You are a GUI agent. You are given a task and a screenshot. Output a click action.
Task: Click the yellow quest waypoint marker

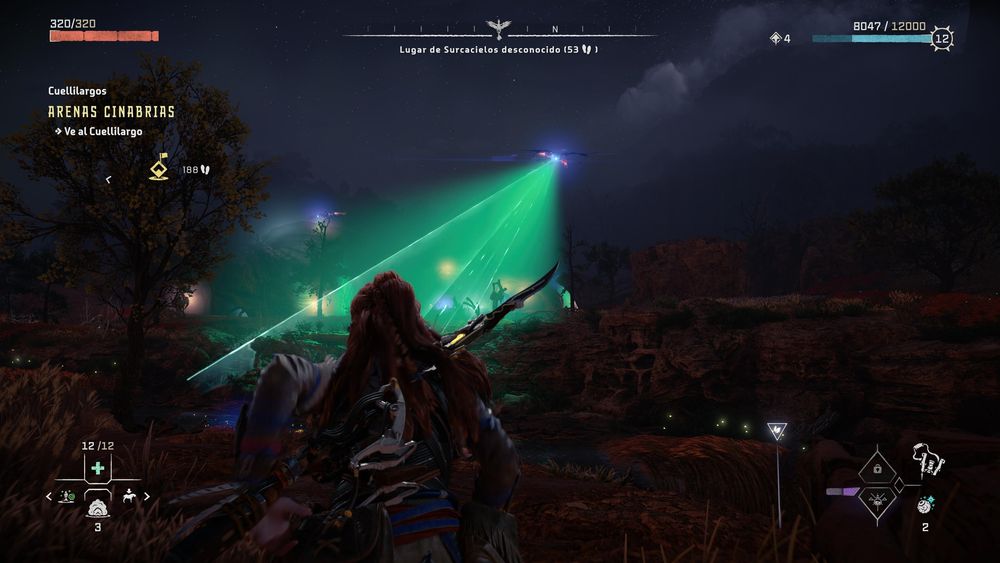point(159,167)
